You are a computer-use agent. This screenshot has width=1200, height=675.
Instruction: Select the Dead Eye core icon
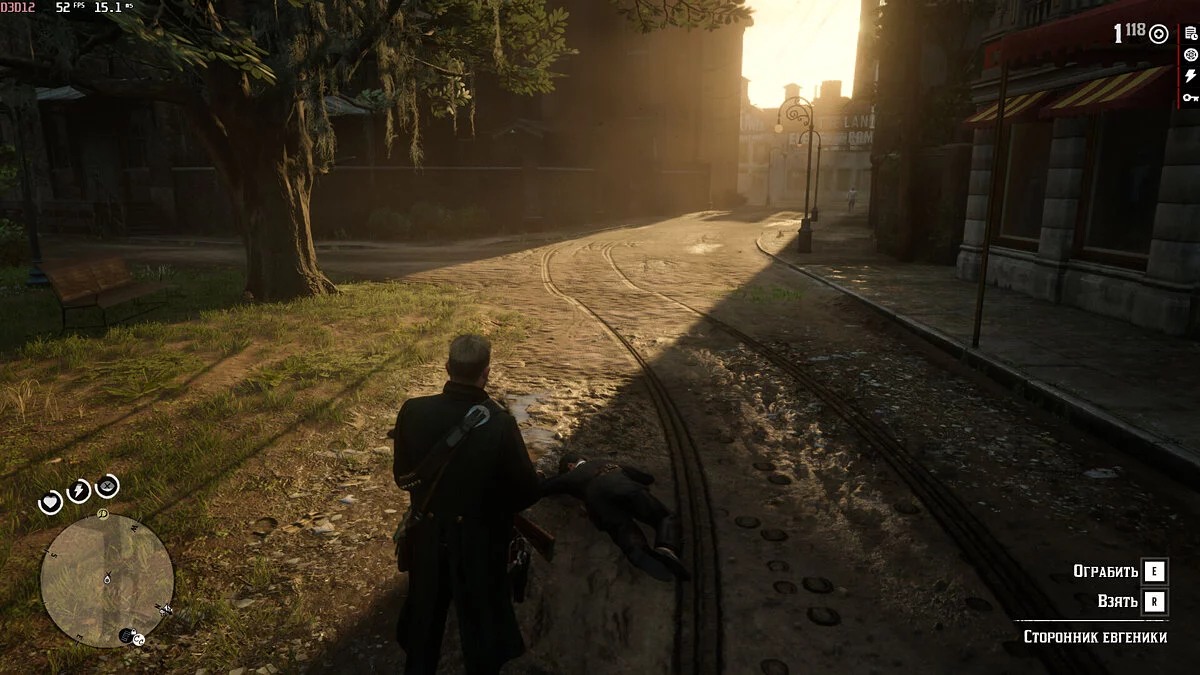pyautogui.click(x=107, y=486)
